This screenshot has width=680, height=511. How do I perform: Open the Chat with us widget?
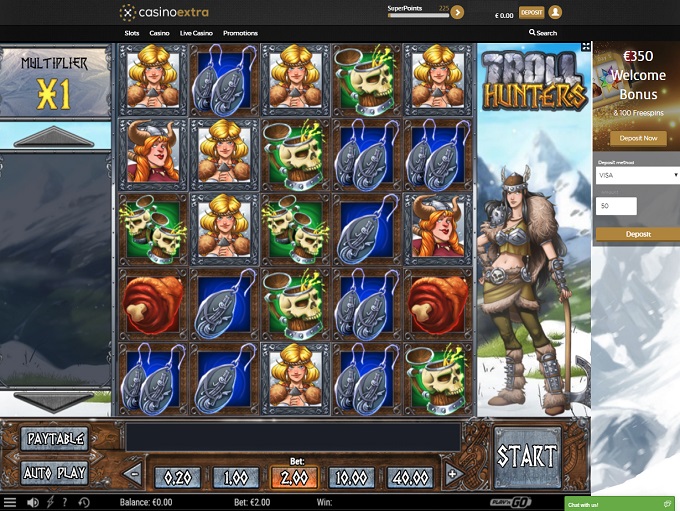[619, 503]
